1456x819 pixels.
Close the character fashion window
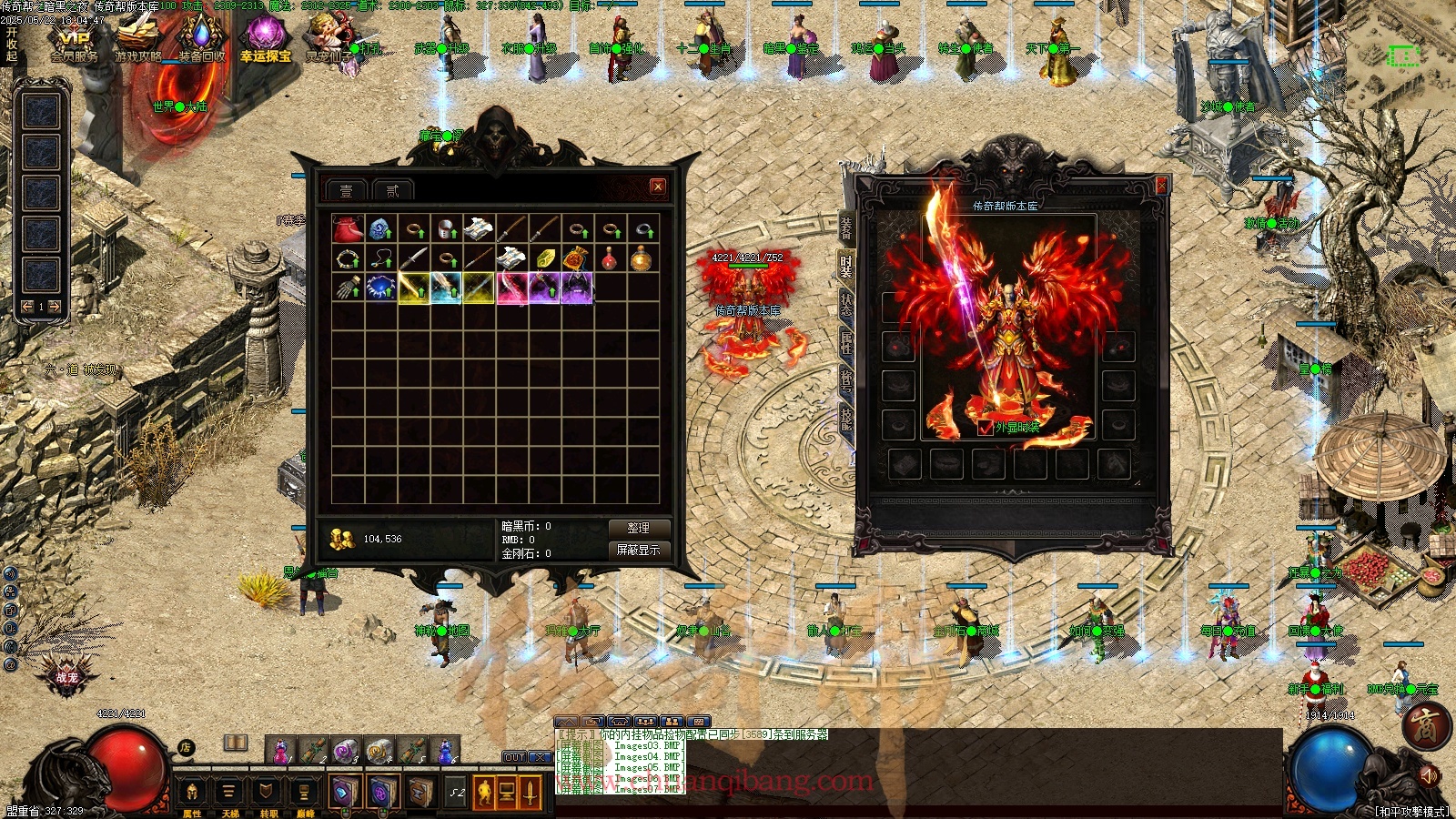[1161, 186]
